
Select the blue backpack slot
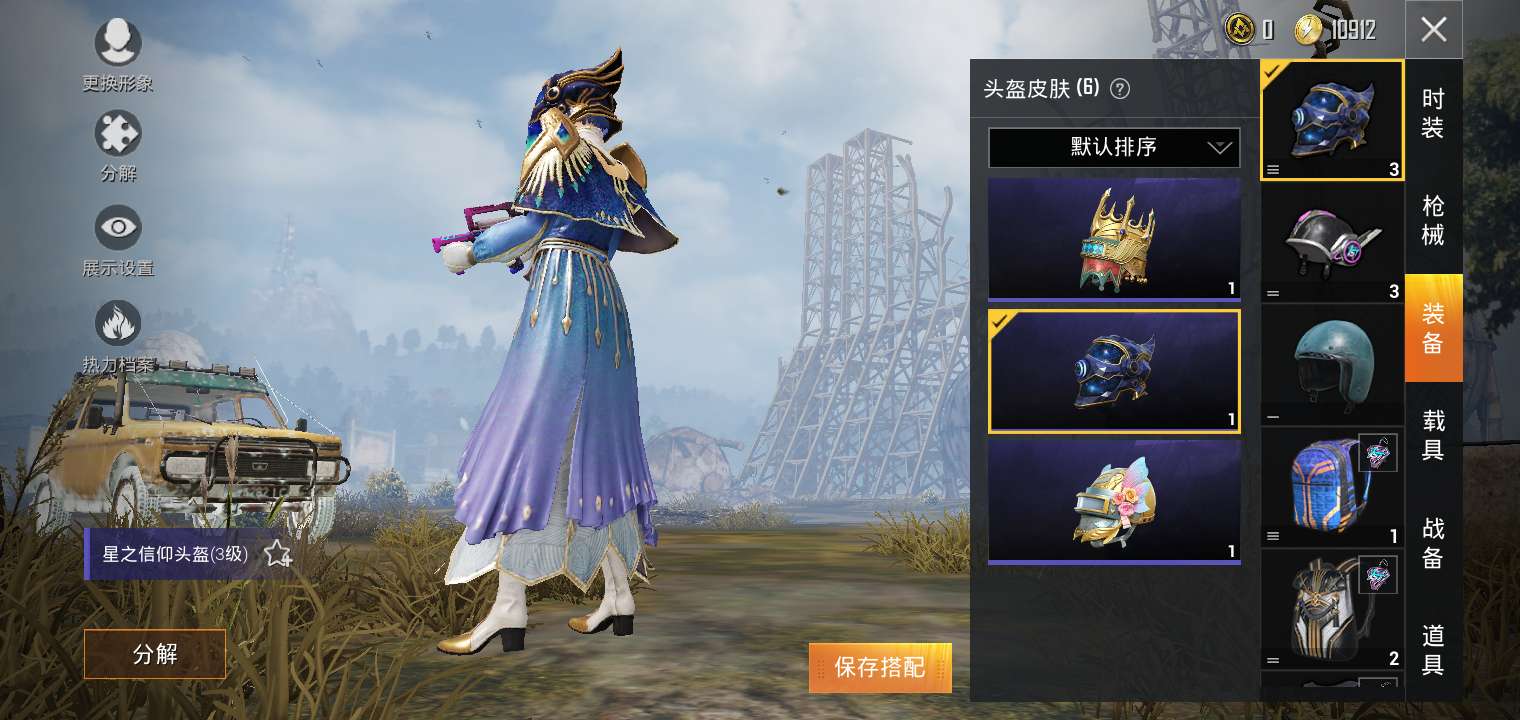tap(1331, 487)
